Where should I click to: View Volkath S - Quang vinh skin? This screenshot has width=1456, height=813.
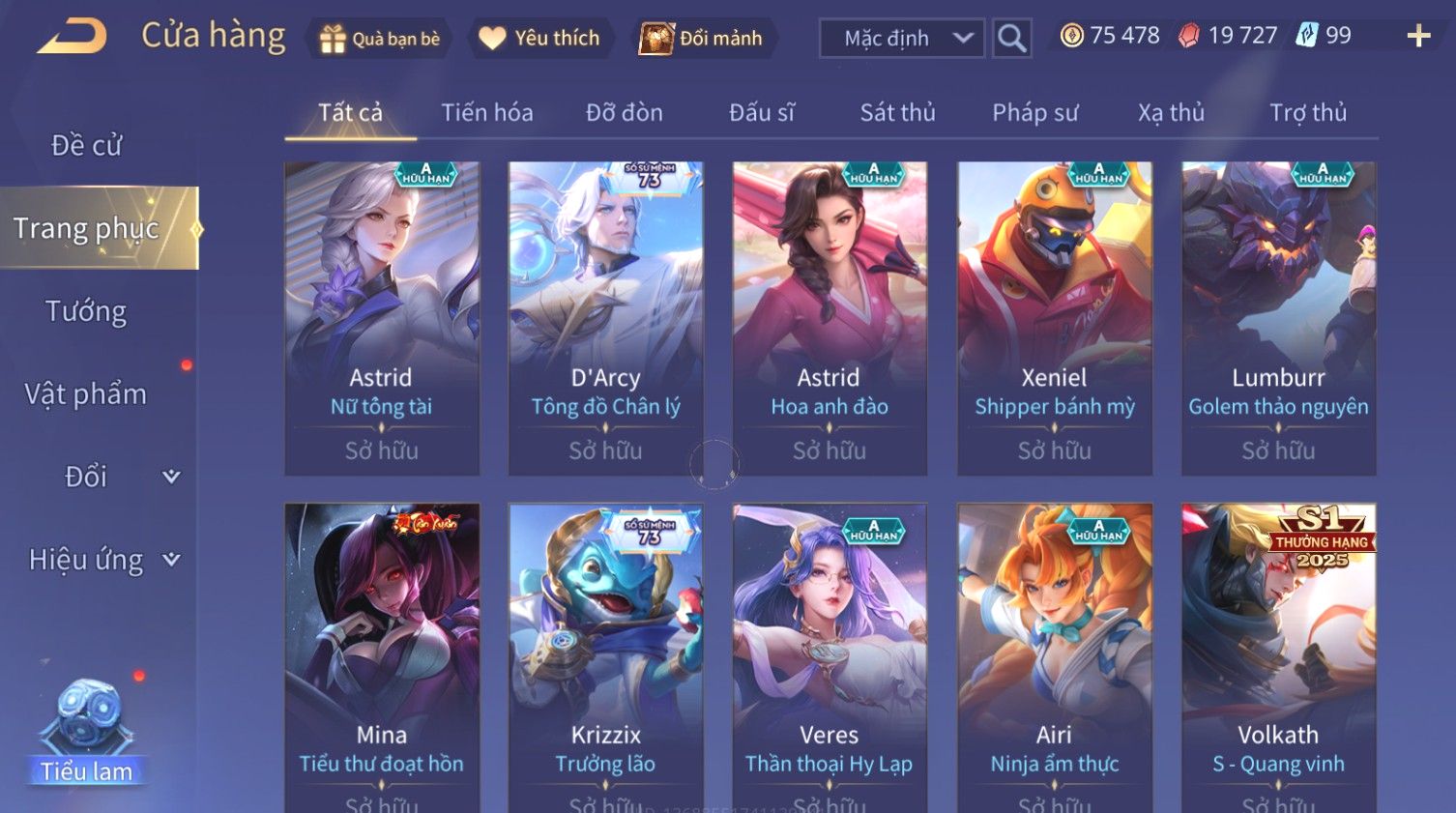1278,657
